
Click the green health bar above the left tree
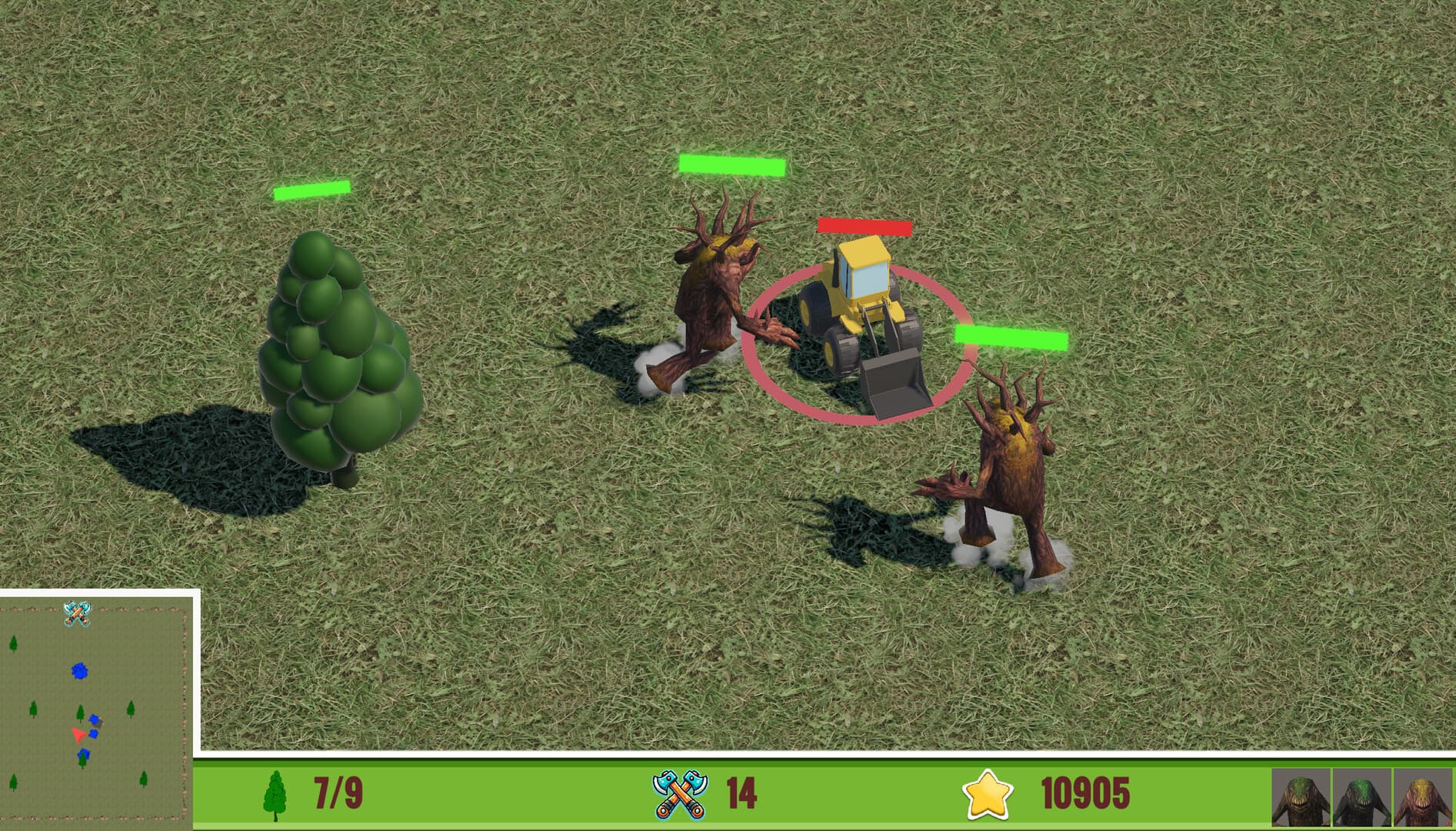pyautogui.click(x=312, y=190)
